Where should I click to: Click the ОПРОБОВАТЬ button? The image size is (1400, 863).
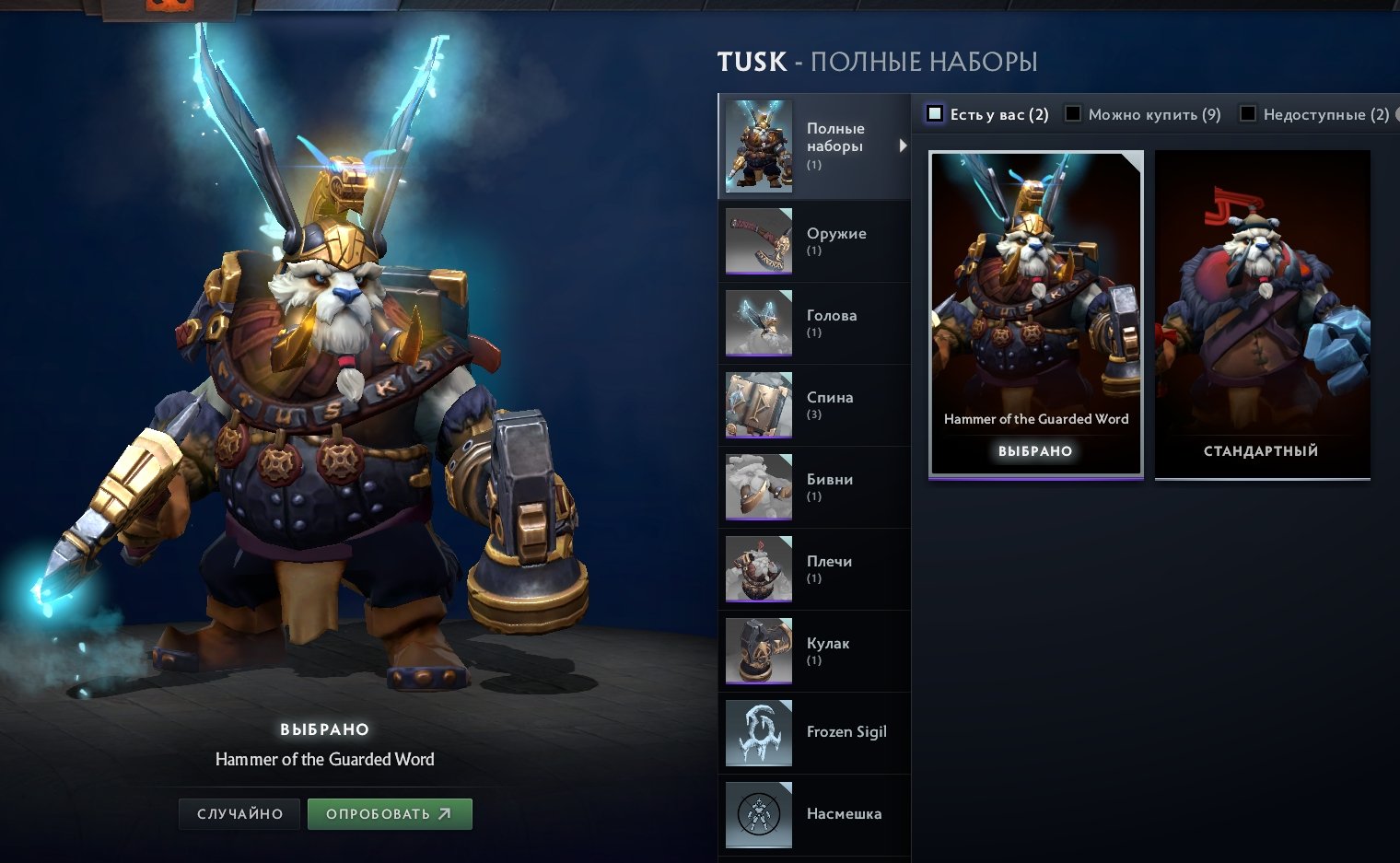[389, 813]
